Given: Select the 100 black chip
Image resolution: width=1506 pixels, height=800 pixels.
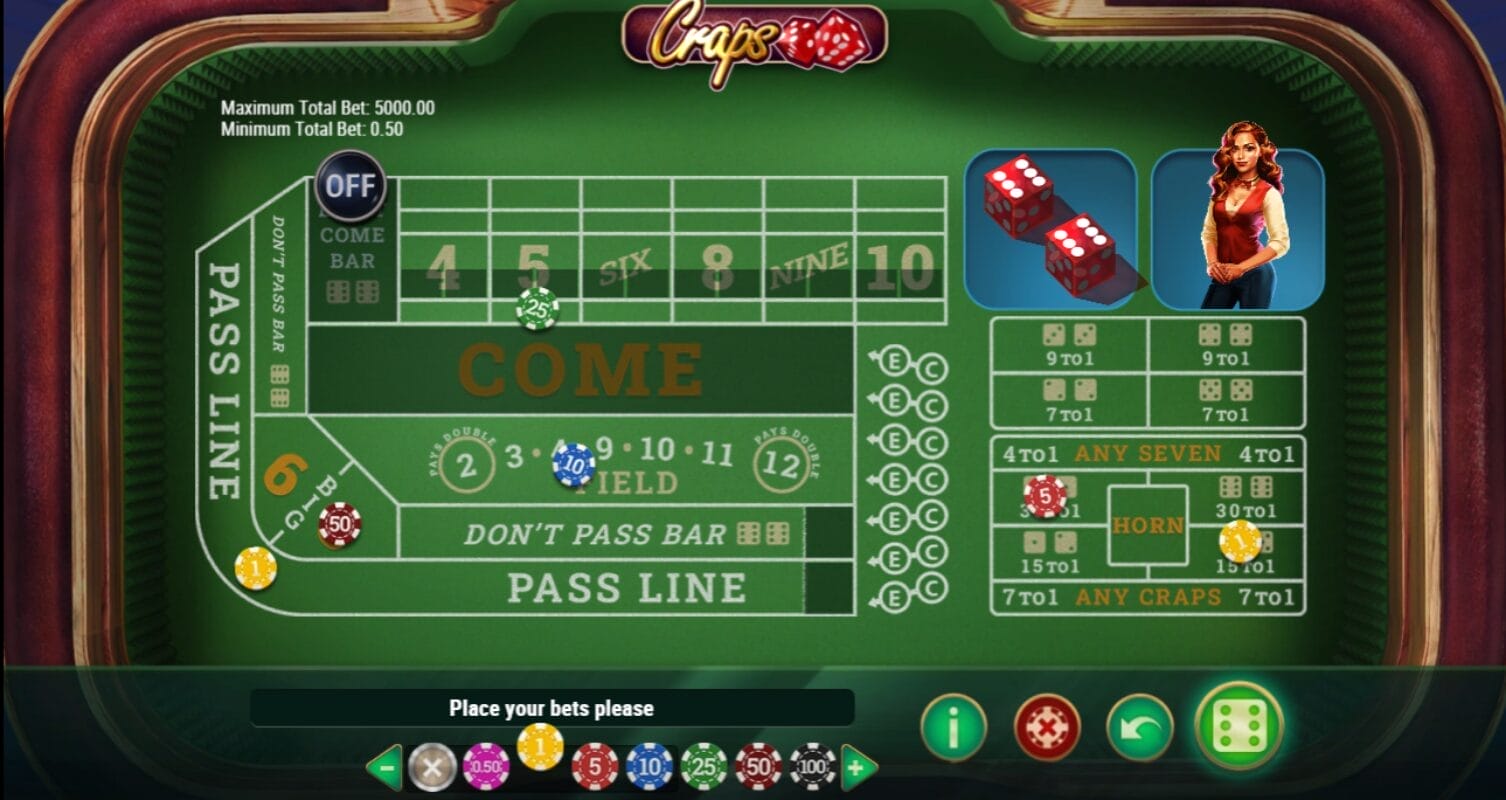Looking at the screenshot, I should coord(812,767).
